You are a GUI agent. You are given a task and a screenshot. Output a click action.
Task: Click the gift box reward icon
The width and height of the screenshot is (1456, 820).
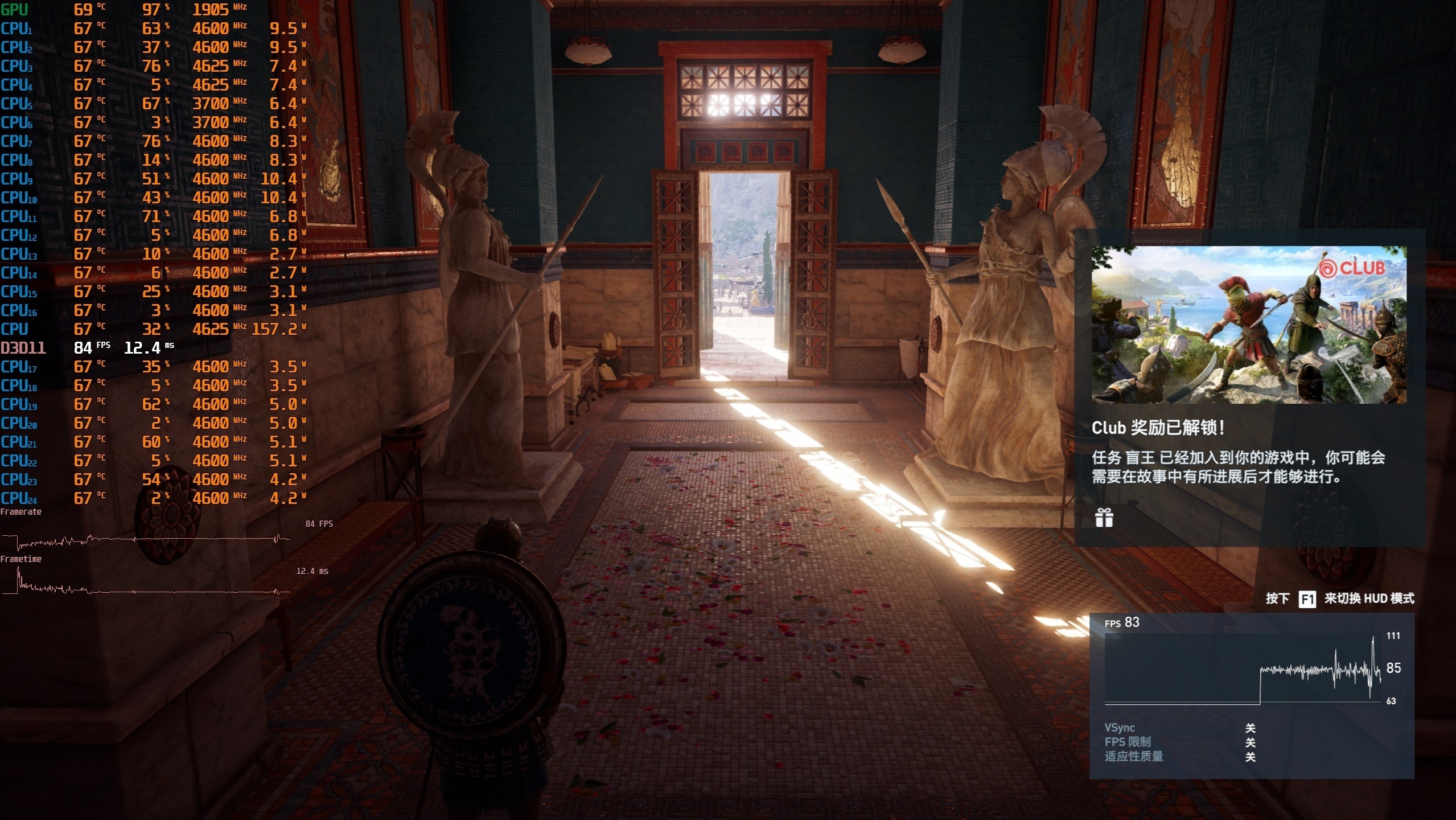(x=1104, y=518)
